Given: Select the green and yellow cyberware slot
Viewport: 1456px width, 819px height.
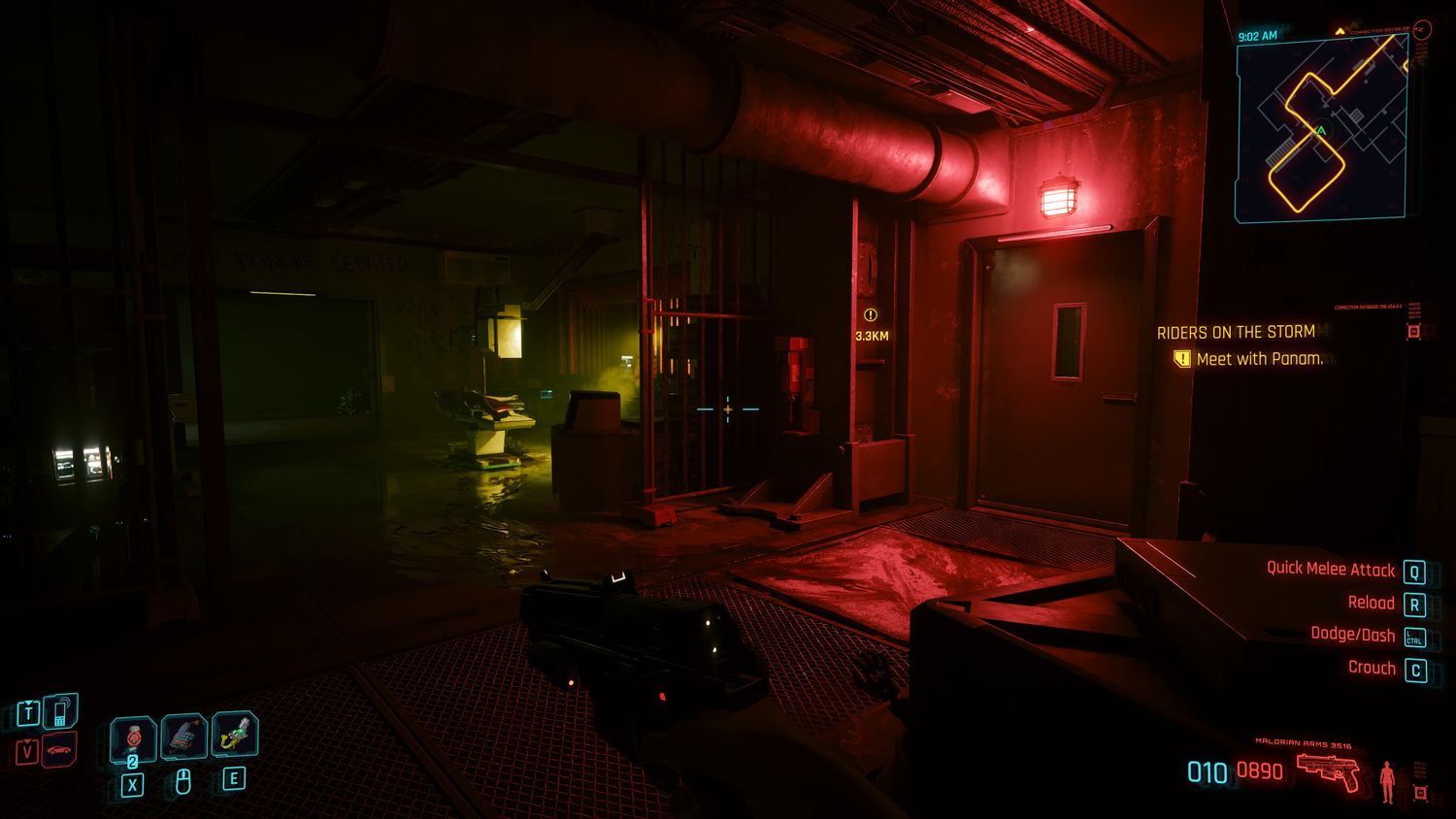Looking at the screenshot, I should click(x=234, y=735).
